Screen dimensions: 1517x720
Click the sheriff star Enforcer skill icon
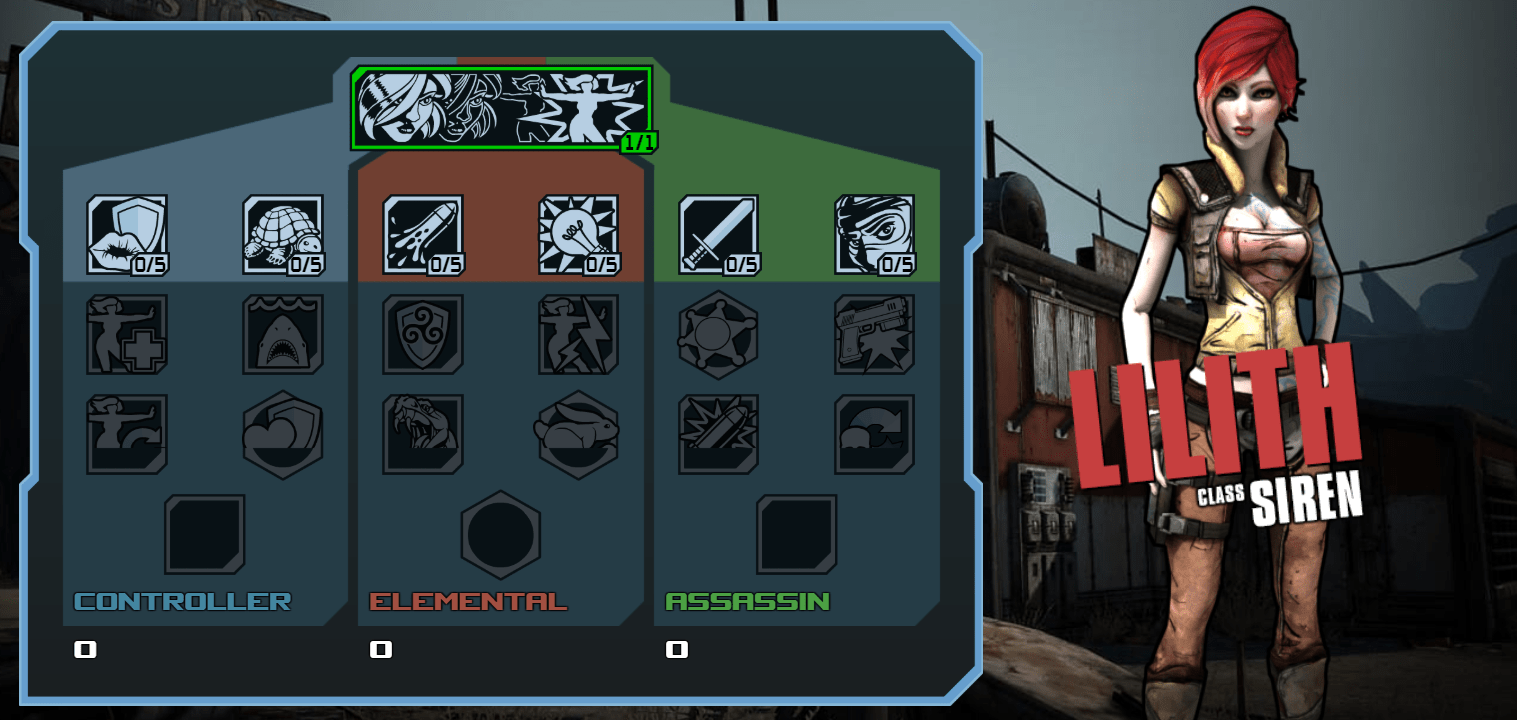pos(717,335)
